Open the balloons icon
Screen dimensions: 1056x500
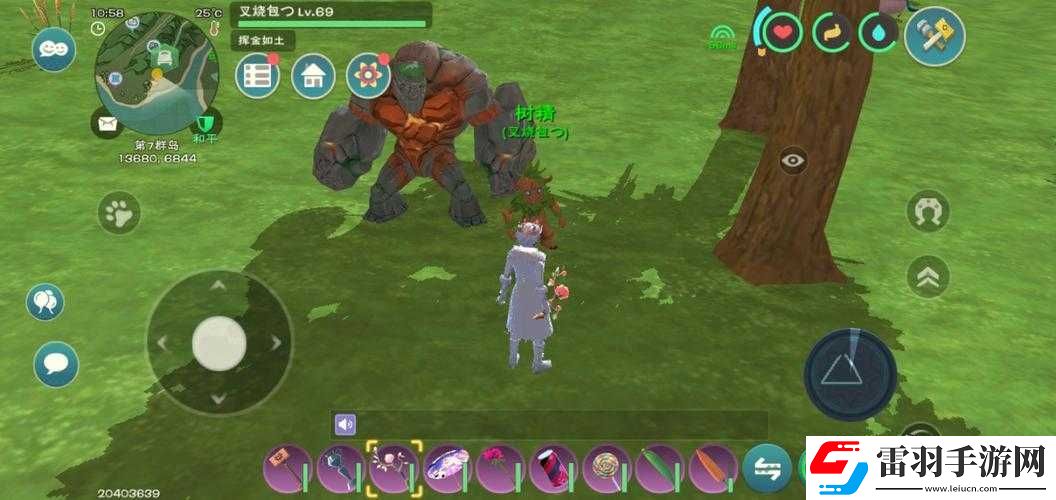tap(45, 301)
